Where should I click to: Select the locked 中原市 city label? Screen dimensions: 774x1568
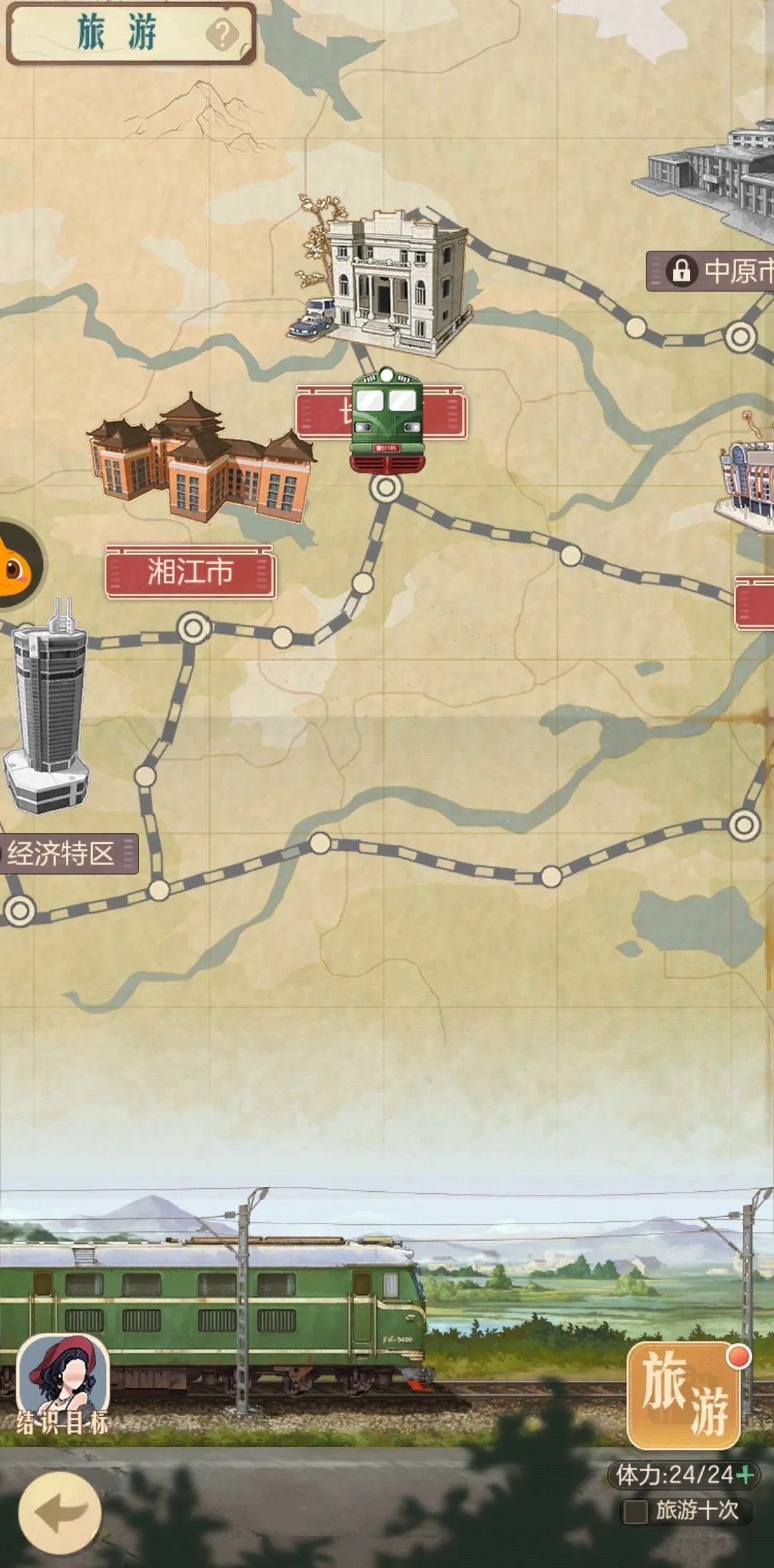[717, 271]
